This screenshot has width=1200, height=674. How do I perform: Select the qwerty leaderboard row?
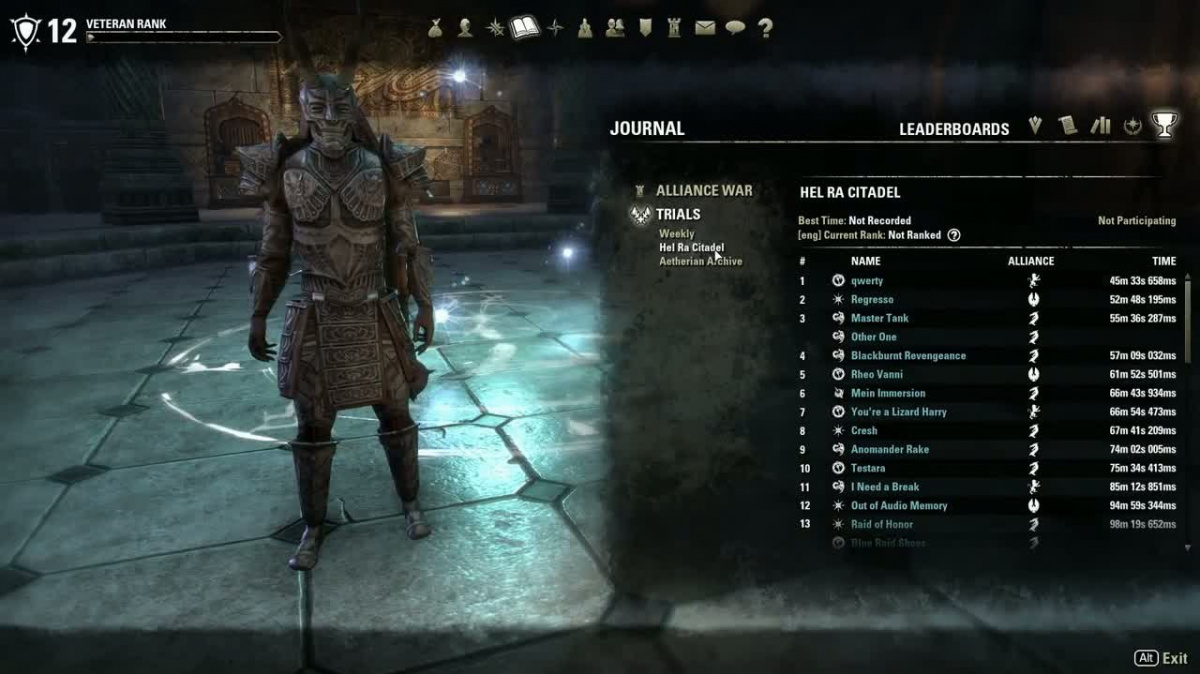[x=866, y=281]
